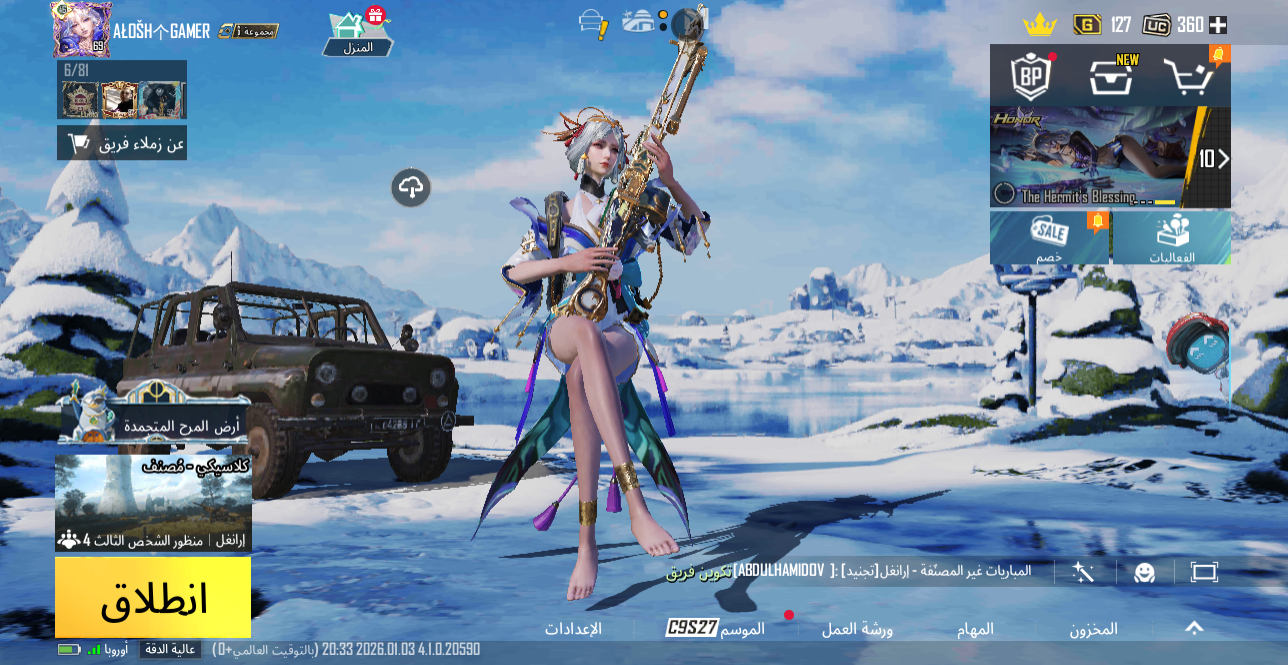The height and width of the screenshot is (665, 1288).
Task: Open the emote smiley face icon
Action: coord(1144,572)
